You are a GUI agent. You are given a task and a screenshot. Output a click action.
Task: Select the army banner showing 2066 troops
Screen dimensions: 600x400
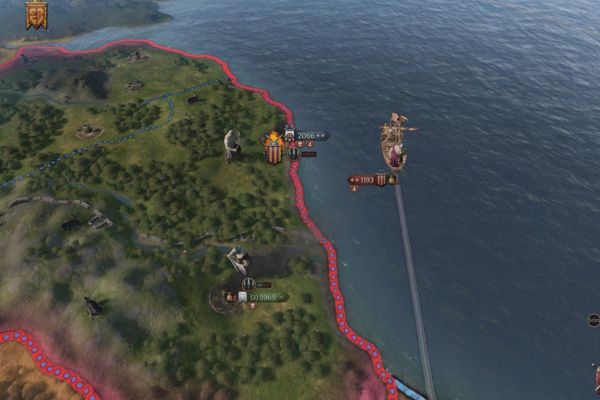coord(307,135)
